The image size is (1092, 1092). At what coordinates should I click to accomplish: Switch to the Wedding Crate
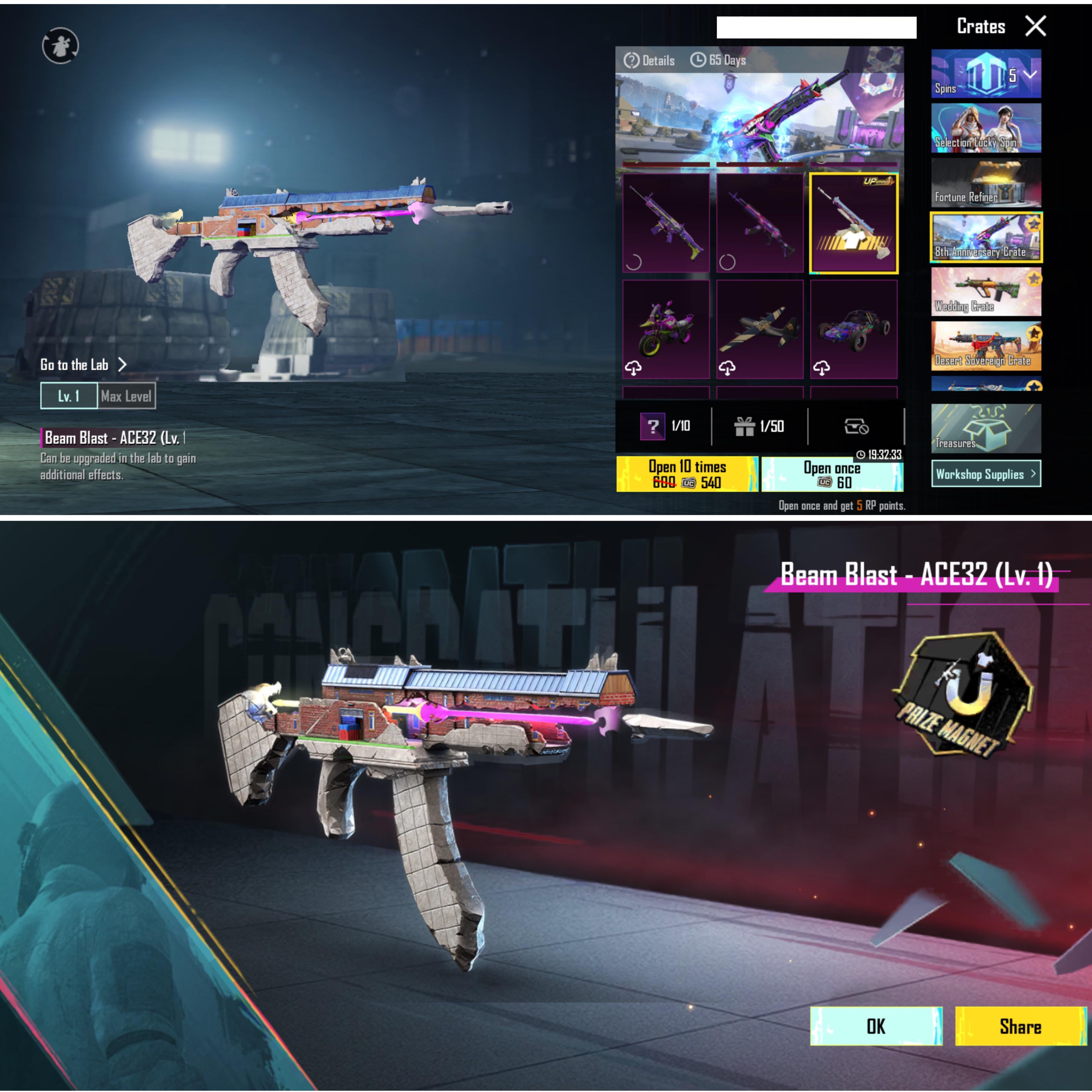986,292
